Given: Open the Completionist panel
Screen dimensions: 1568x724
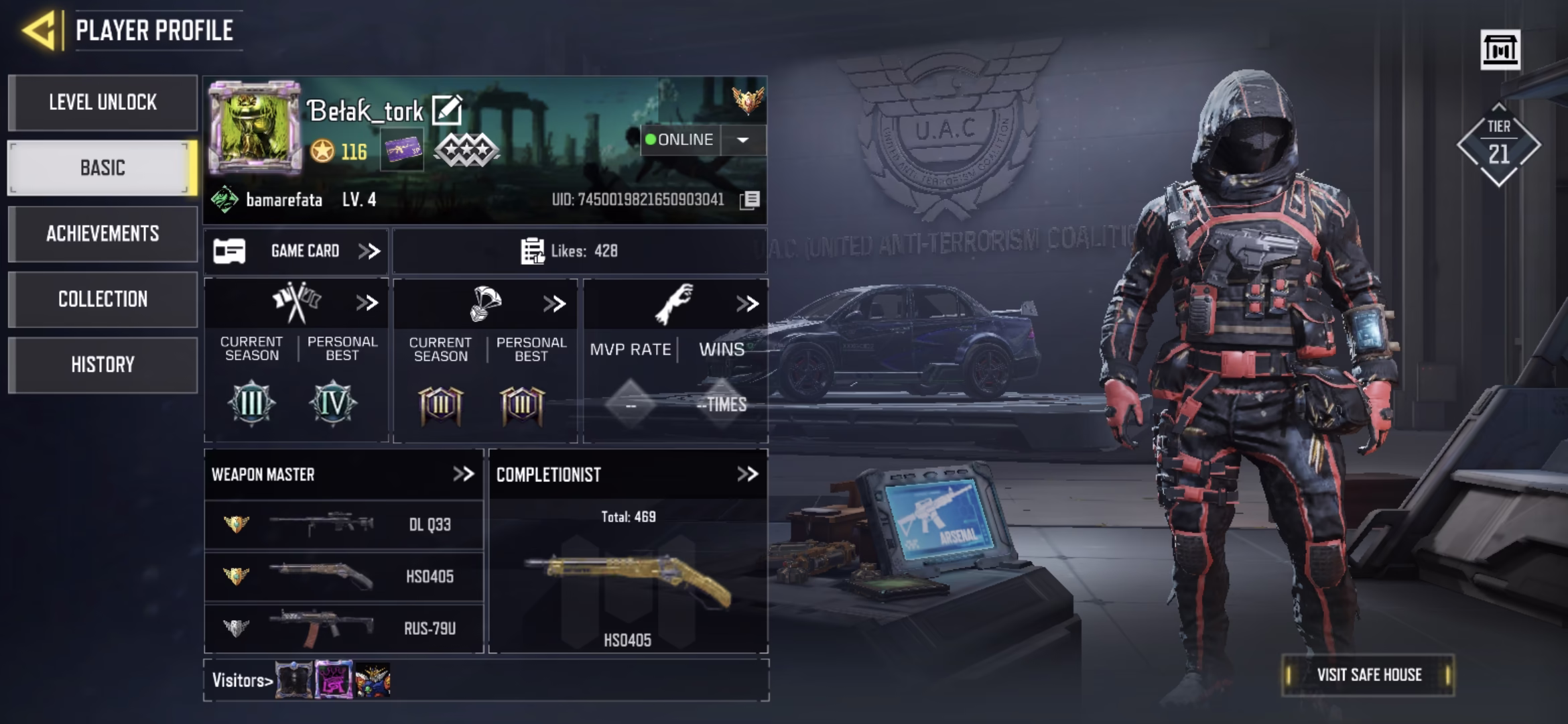Looking at the screenshot, I should [747, 475].
